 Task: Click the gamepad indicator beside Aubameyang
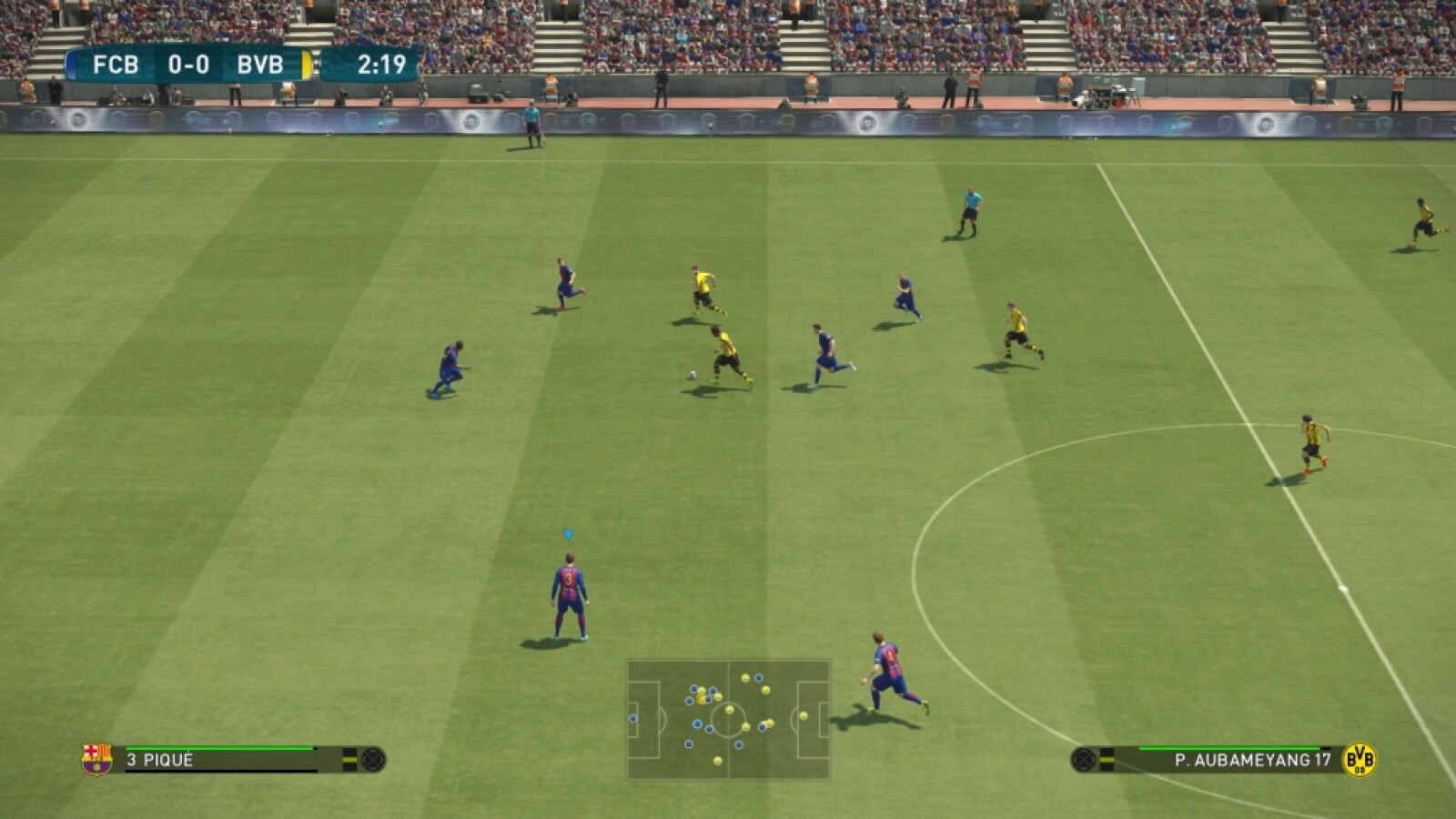coord(1085,758)
